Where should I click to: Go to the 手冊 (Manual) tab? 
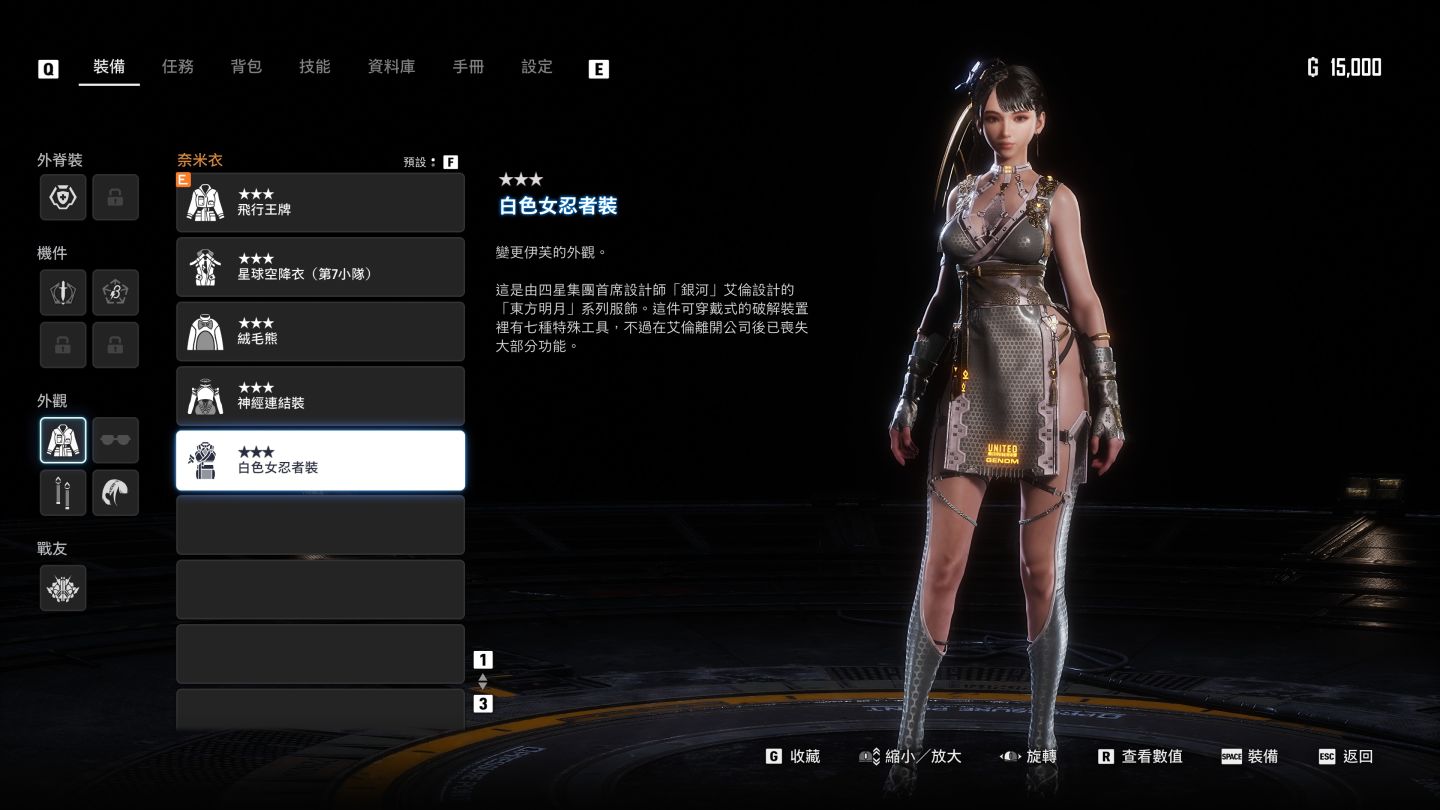coord(468,67)
